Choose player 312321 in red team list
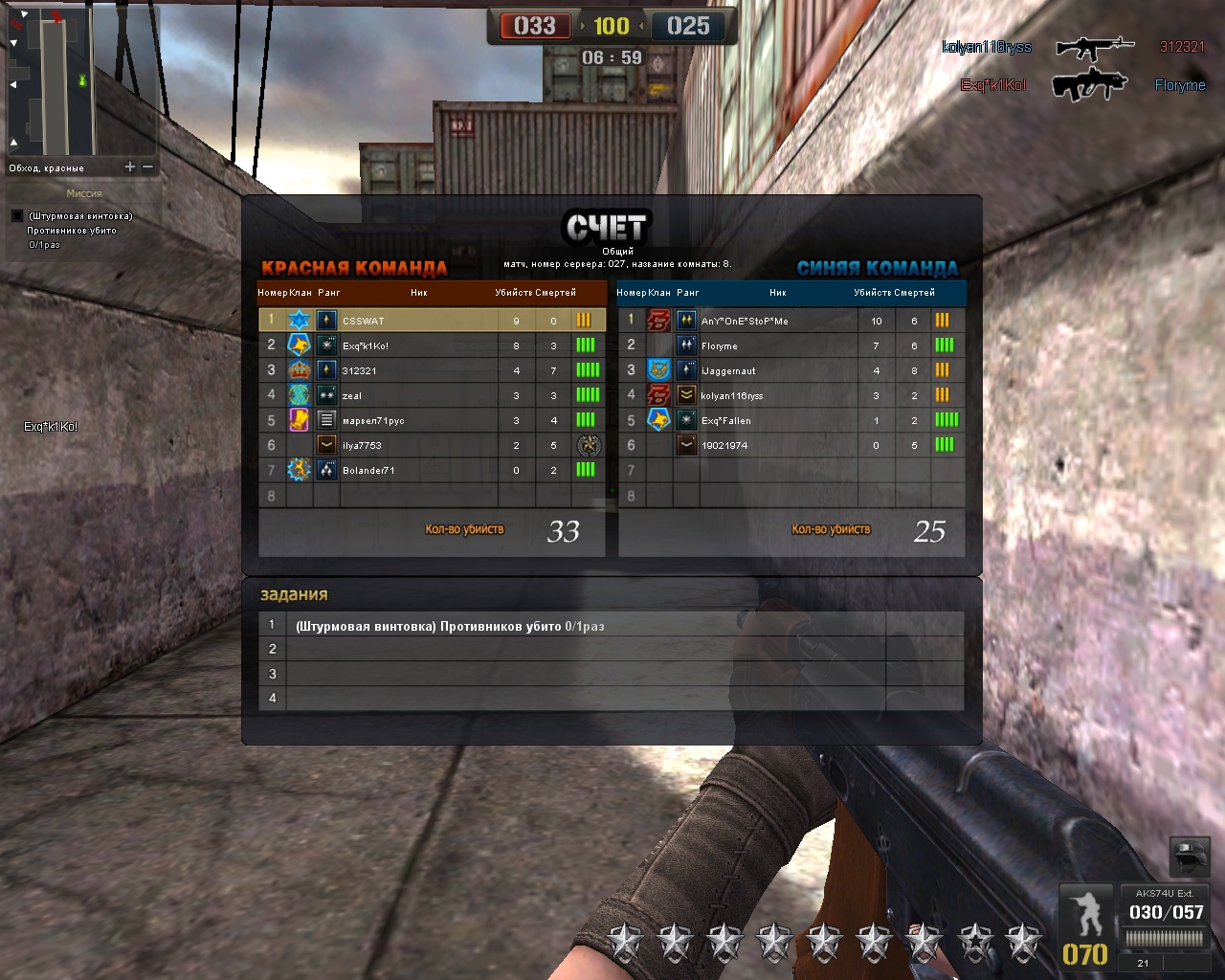Screen dimensions: 1225x980 coord(360,370)
